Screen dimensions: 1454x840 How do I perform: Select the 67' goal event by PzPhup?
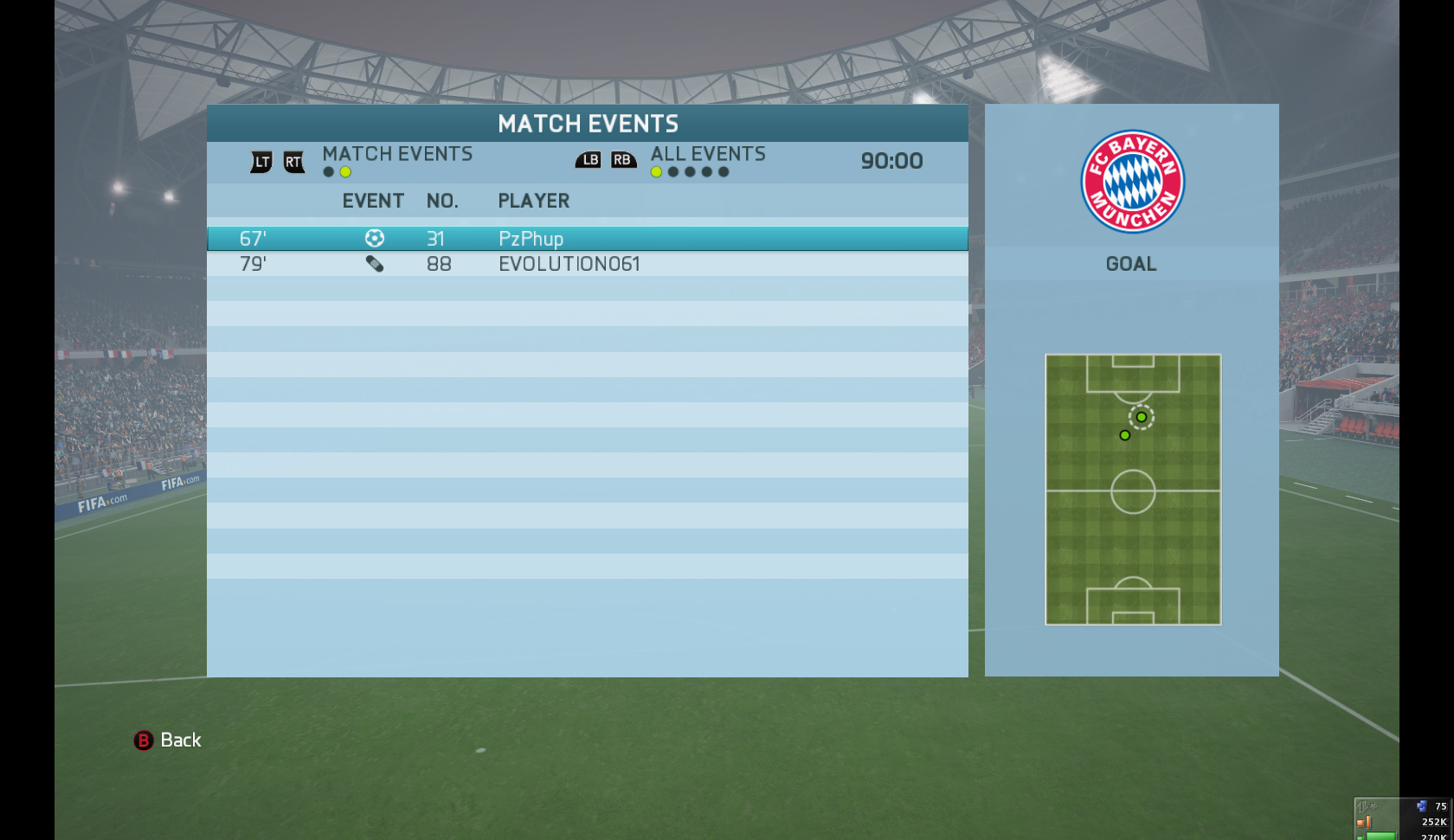(x=587, y=239)
